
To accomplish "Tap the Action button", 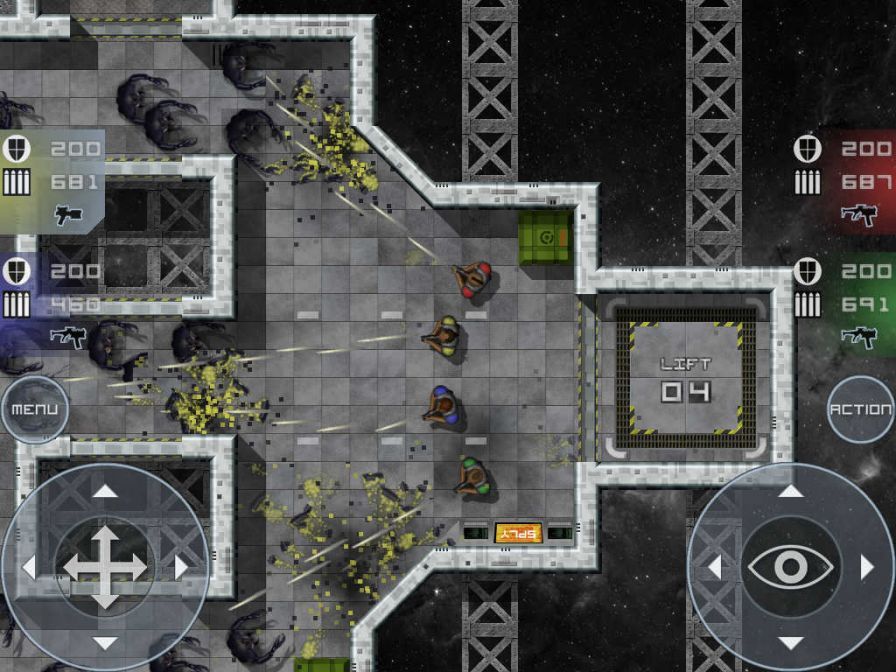I will [861, 409].
